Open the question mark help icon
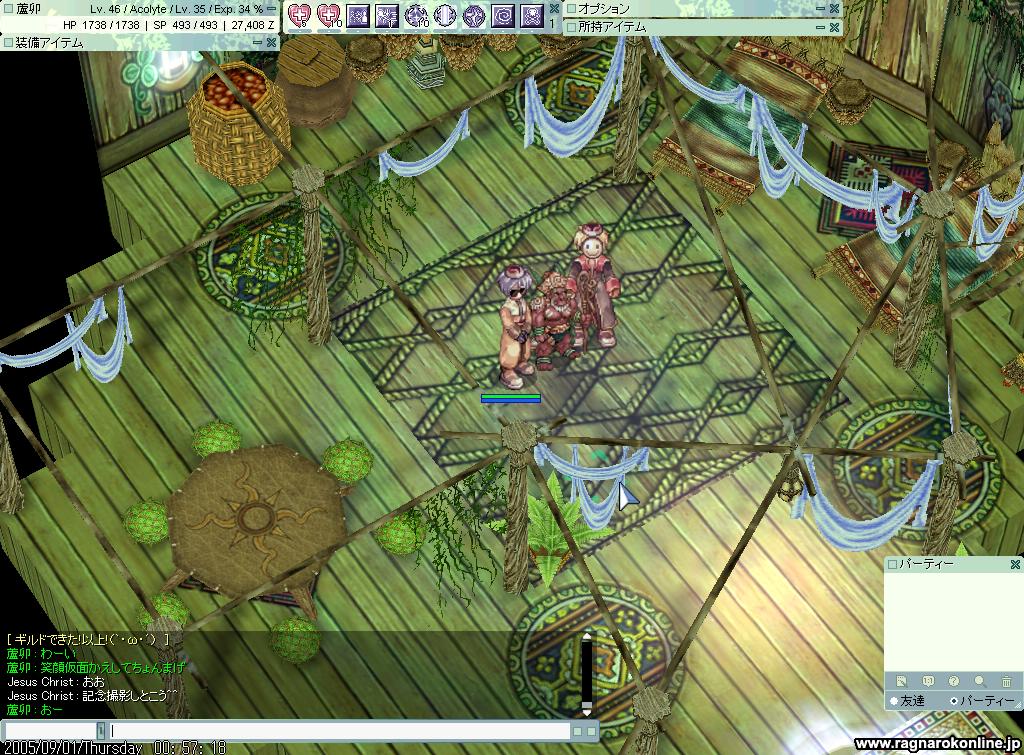 pyautogui.click(x=954, y=681)
